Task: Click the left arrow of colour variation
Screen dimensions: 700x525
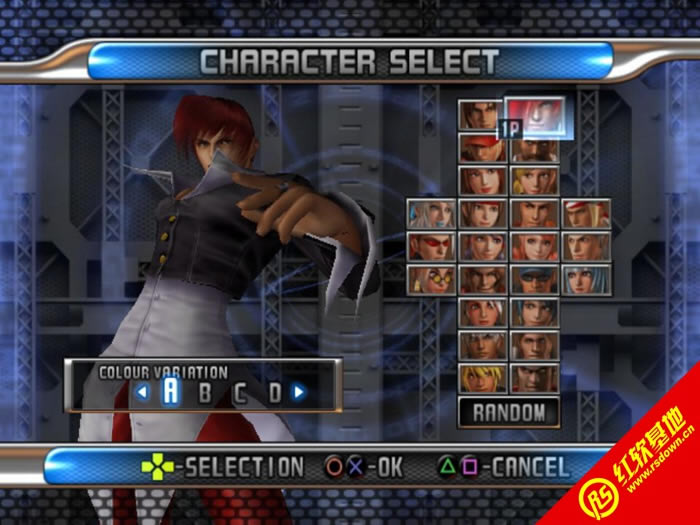Action: click(142, 392)
